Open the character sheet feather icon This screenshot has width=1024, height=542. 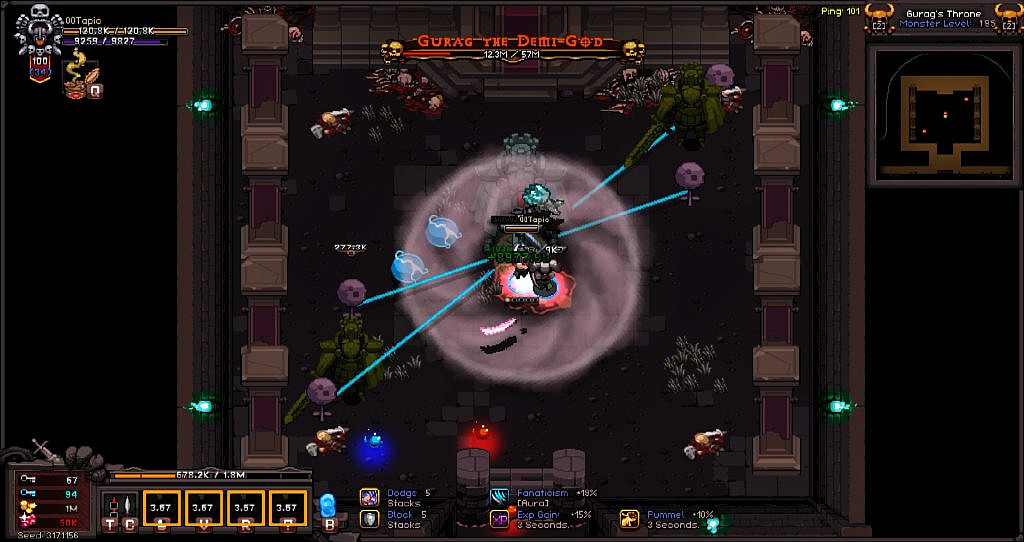[x=127, y=507]
